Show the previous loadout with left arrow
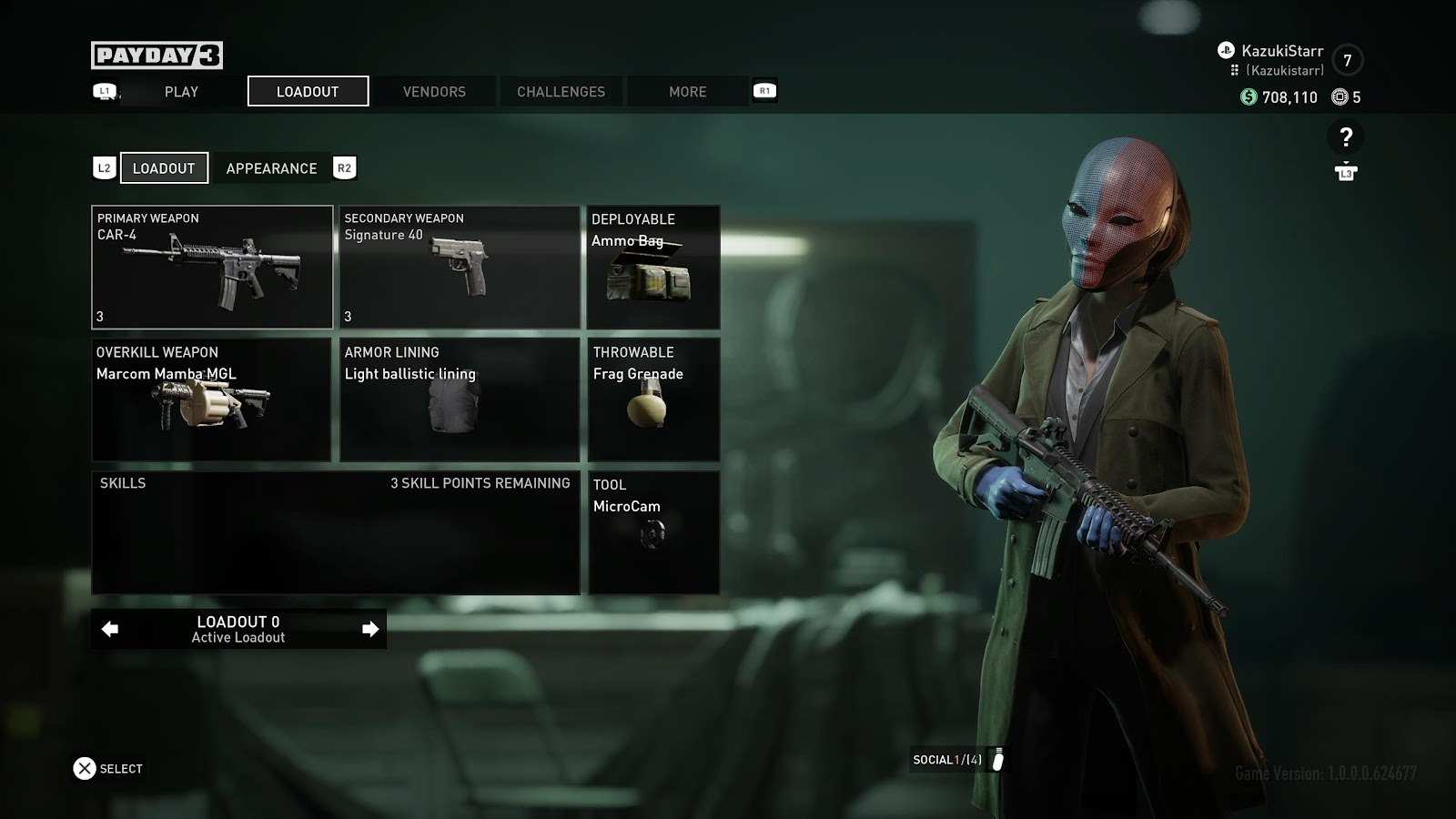 click(110, 629)
